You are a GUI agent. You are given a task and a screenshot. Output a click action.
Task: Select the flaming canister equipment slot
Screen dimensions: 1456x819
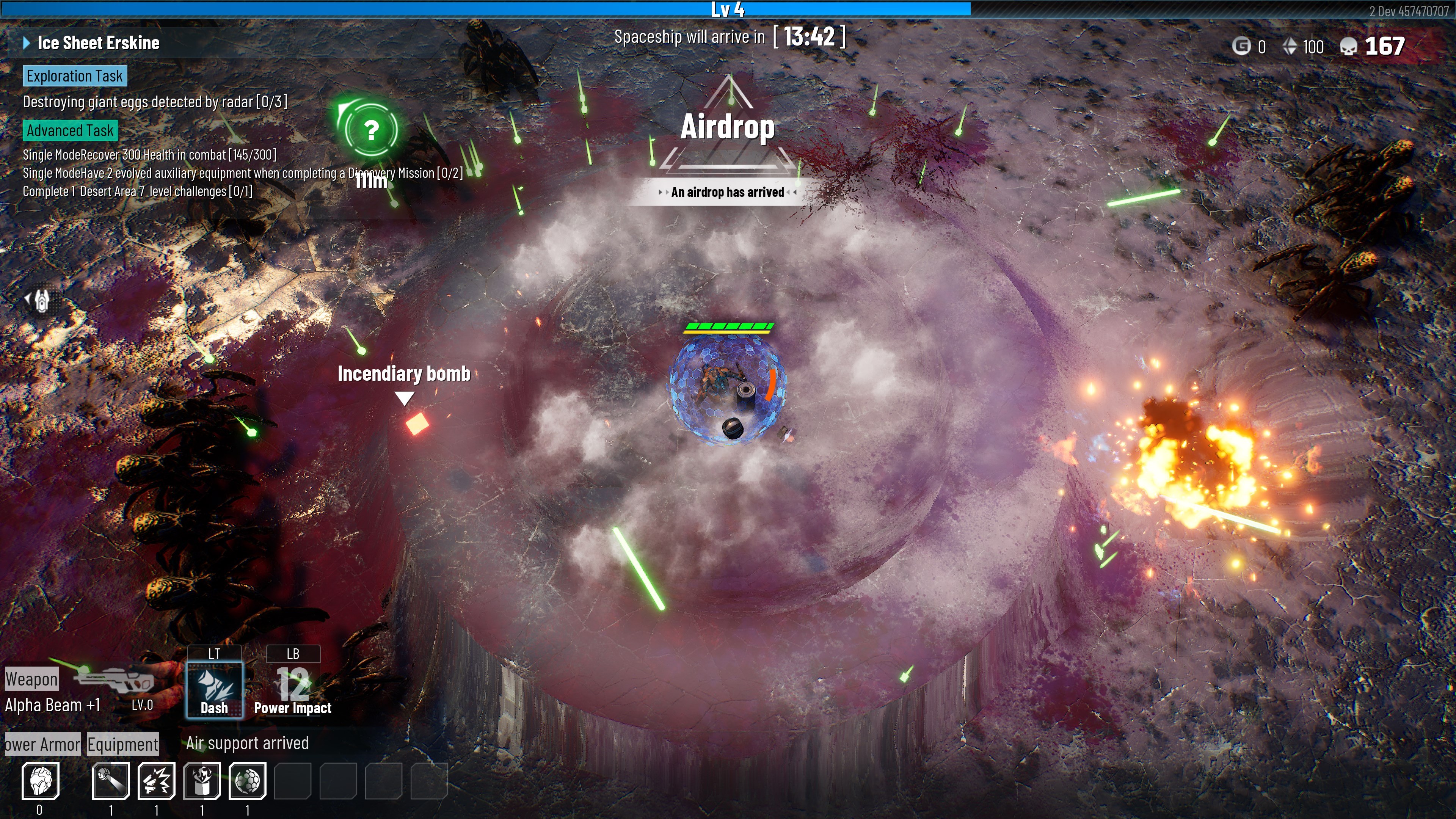click(202, 781)
